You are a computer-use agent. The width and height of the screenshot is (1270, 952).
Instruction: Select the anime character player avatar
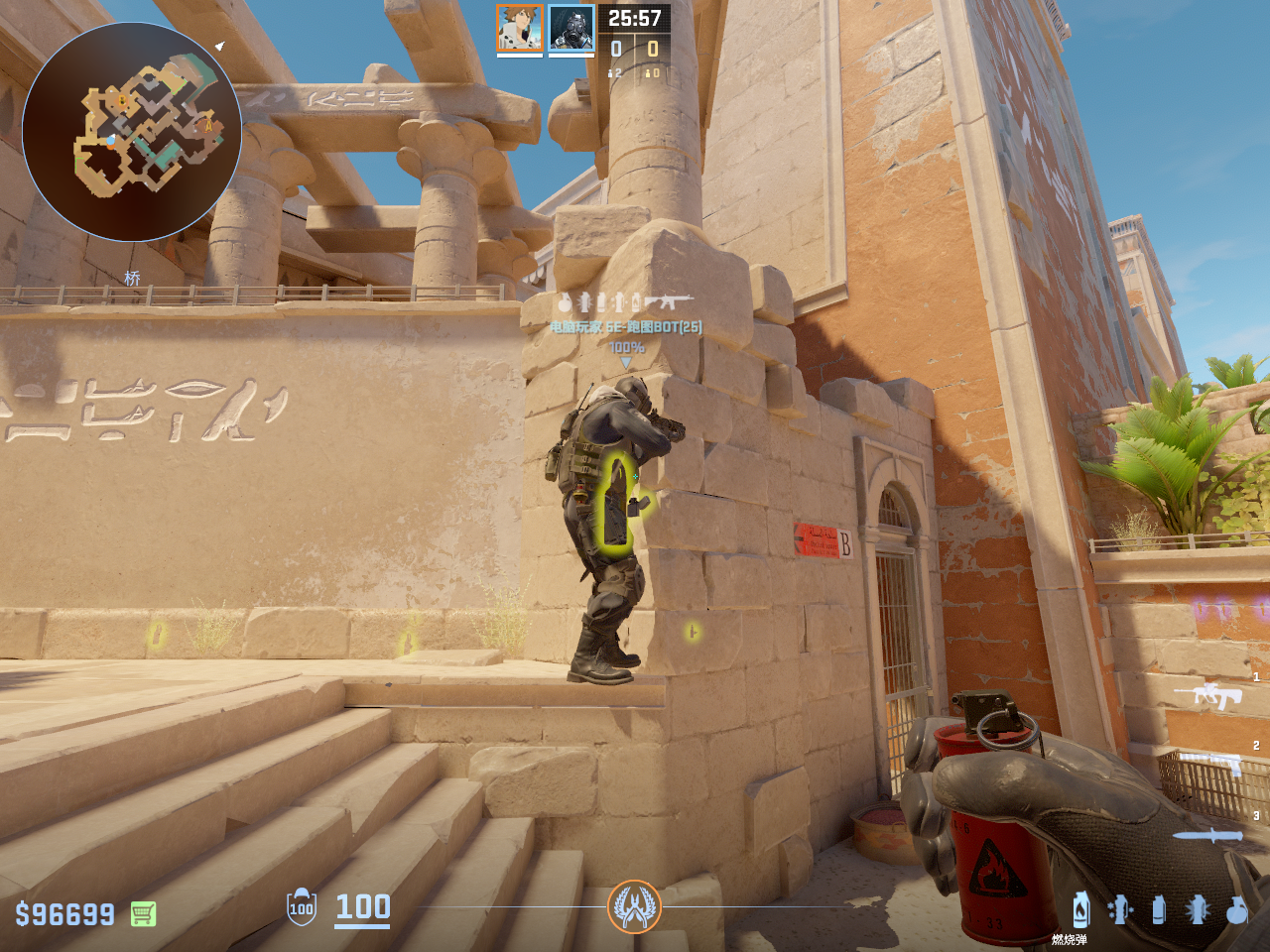coord(519,28)
